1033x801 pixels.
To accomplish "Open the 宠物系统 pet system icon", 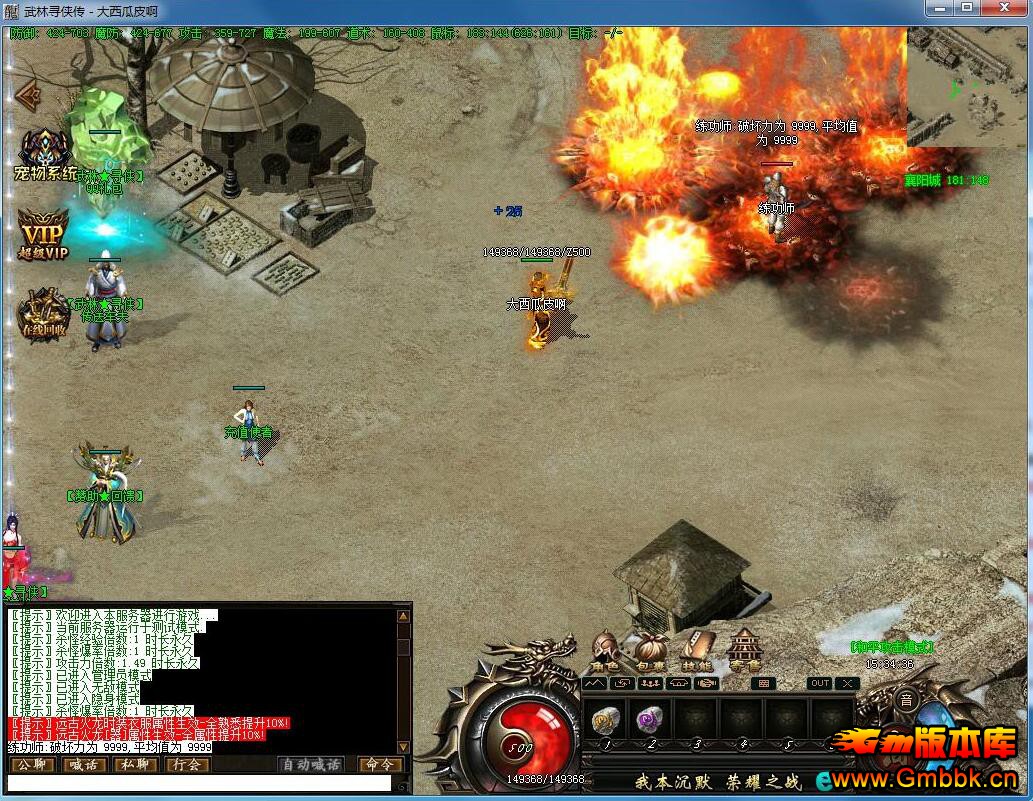I will [45, 155].
